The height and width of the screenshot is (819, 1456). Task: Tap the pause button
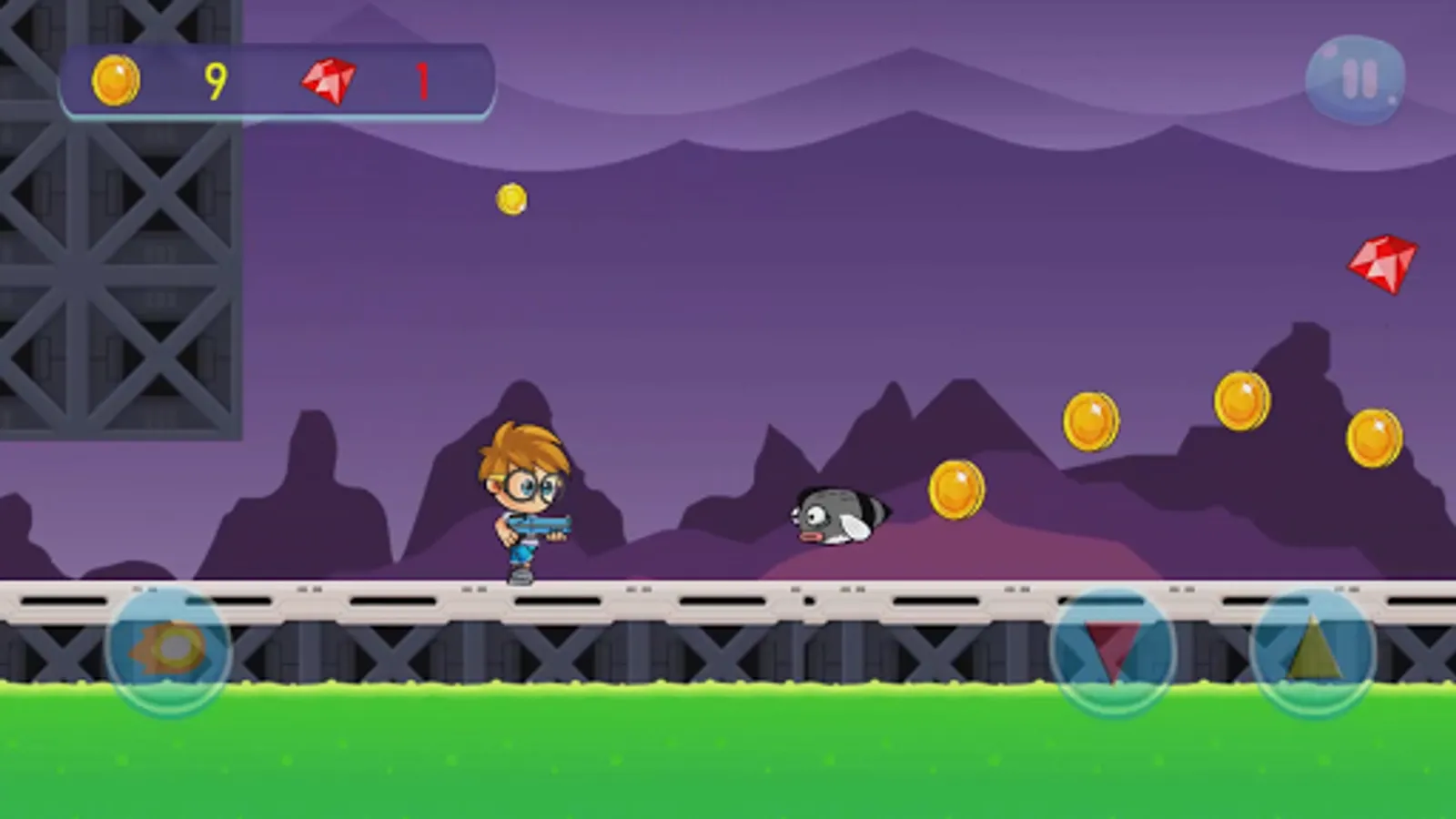1355,80
